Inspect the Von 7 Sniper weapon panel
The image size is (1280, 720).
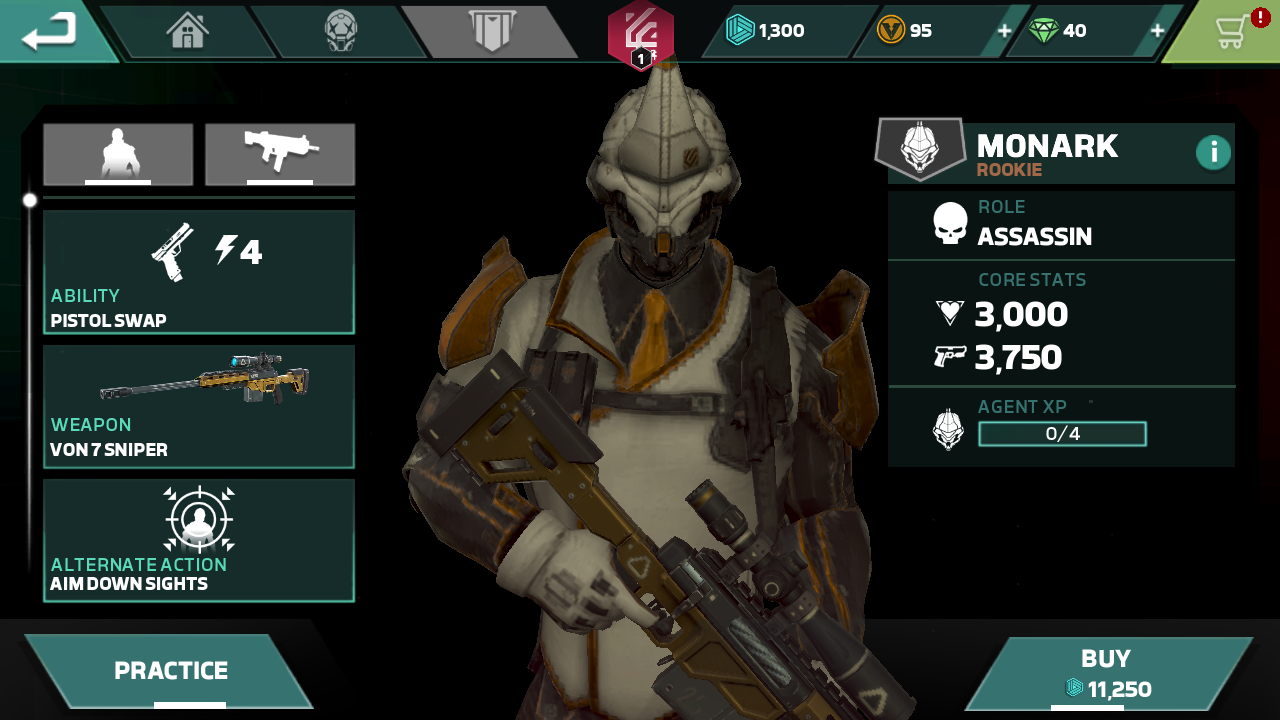199,406
